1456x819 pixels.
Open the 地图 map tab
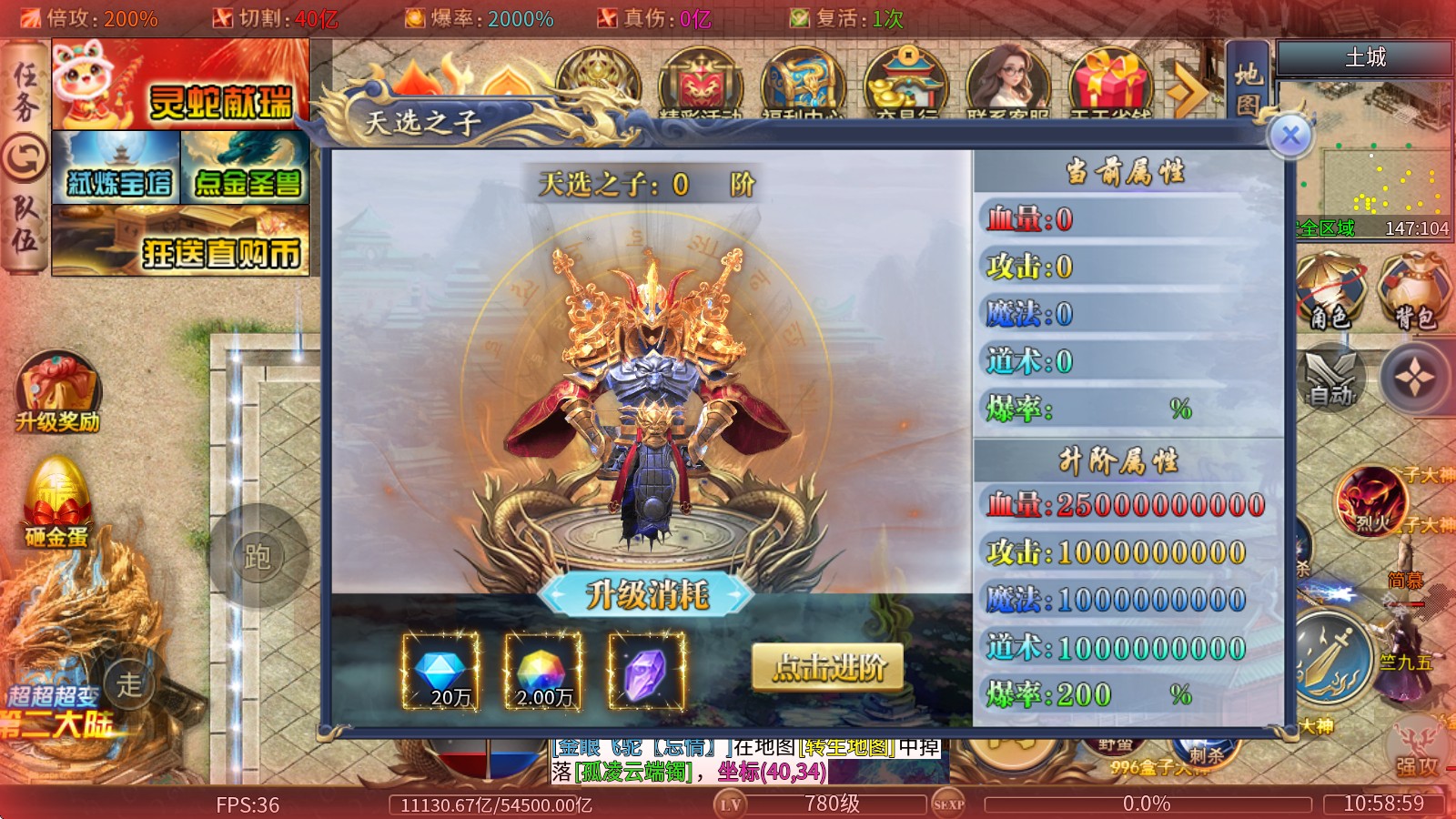click(1248, 87)
